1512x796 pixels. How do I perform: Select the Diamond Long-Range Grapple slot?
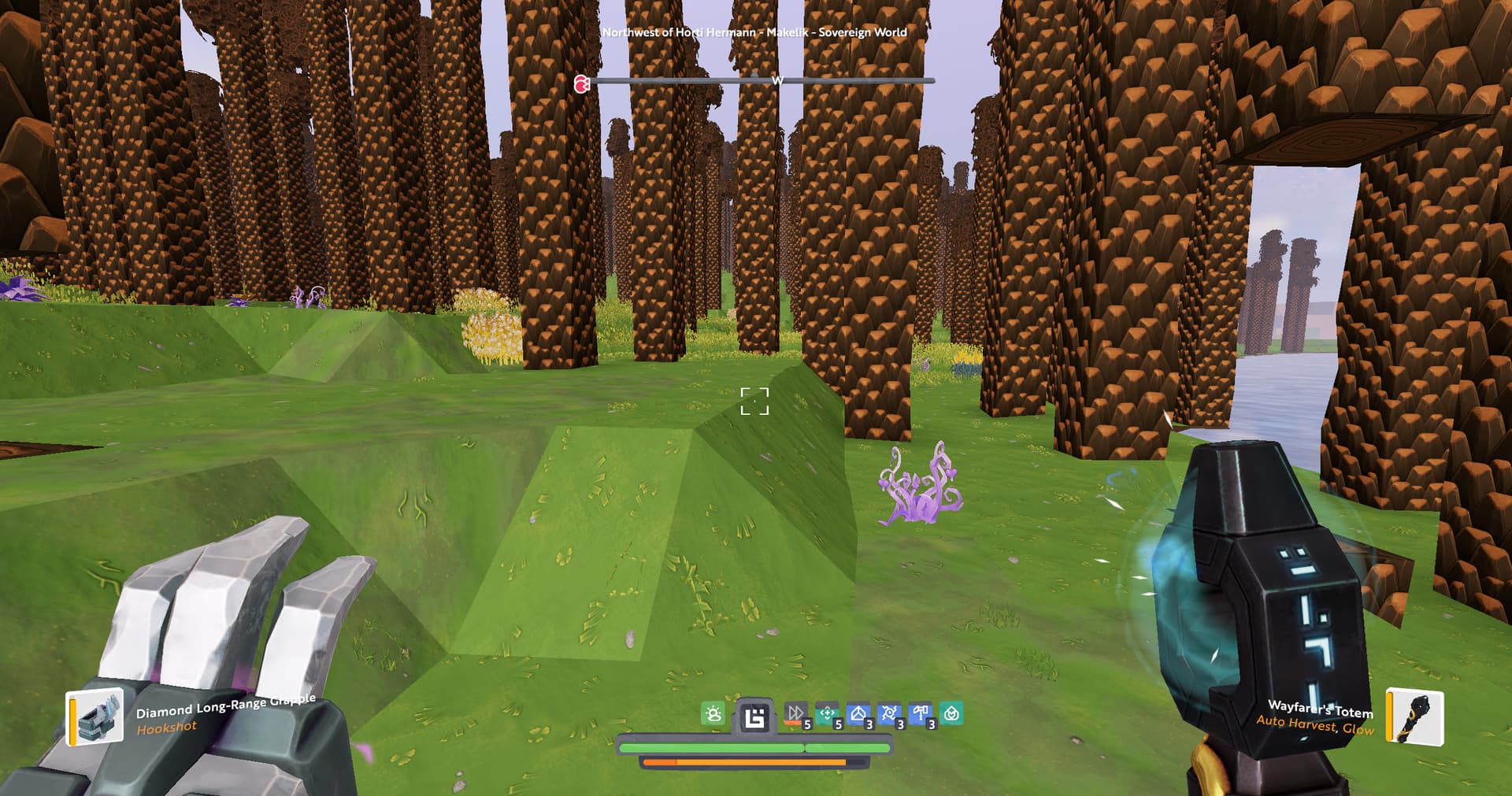point(96,716)
